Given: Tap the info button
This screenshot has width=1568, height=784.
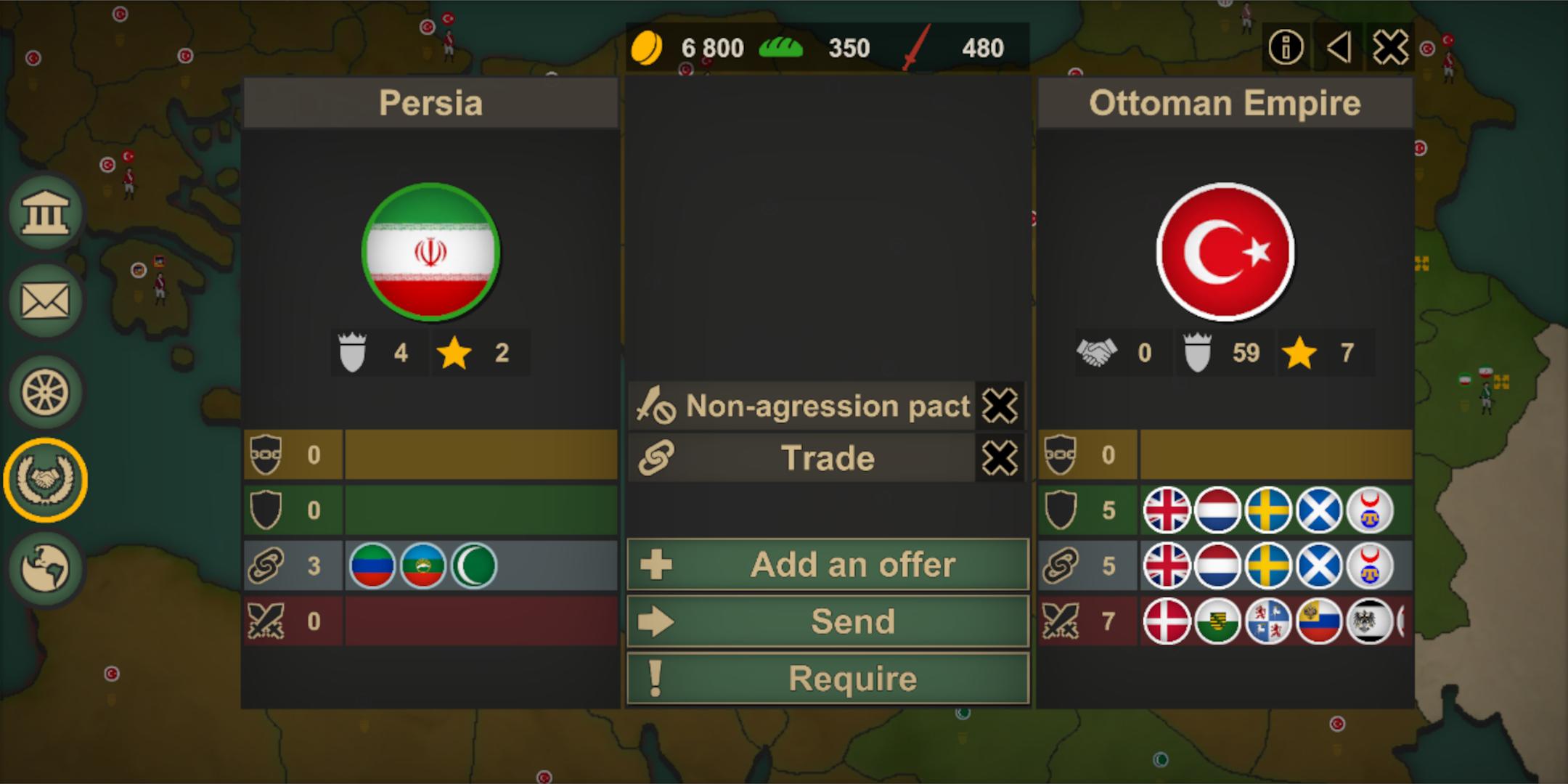Looking at the screenshot, I should pos(1285,46).
